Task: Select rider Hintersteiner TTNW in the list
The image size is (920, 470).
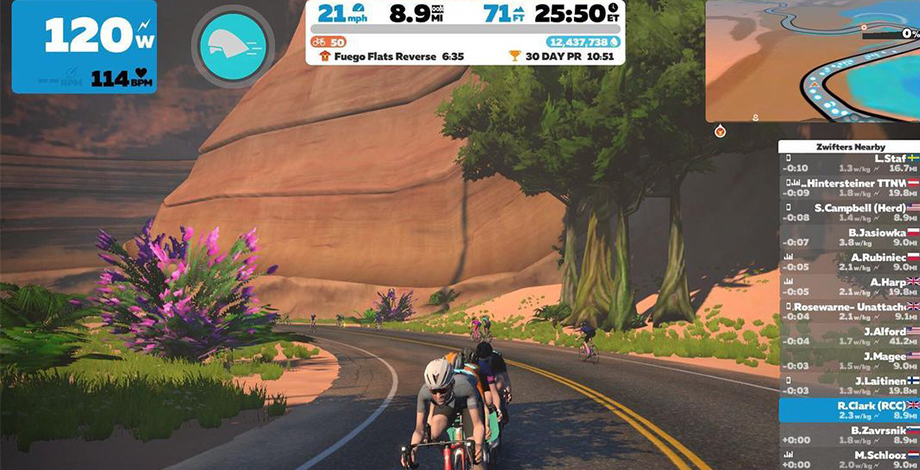Action: (849, 188)
